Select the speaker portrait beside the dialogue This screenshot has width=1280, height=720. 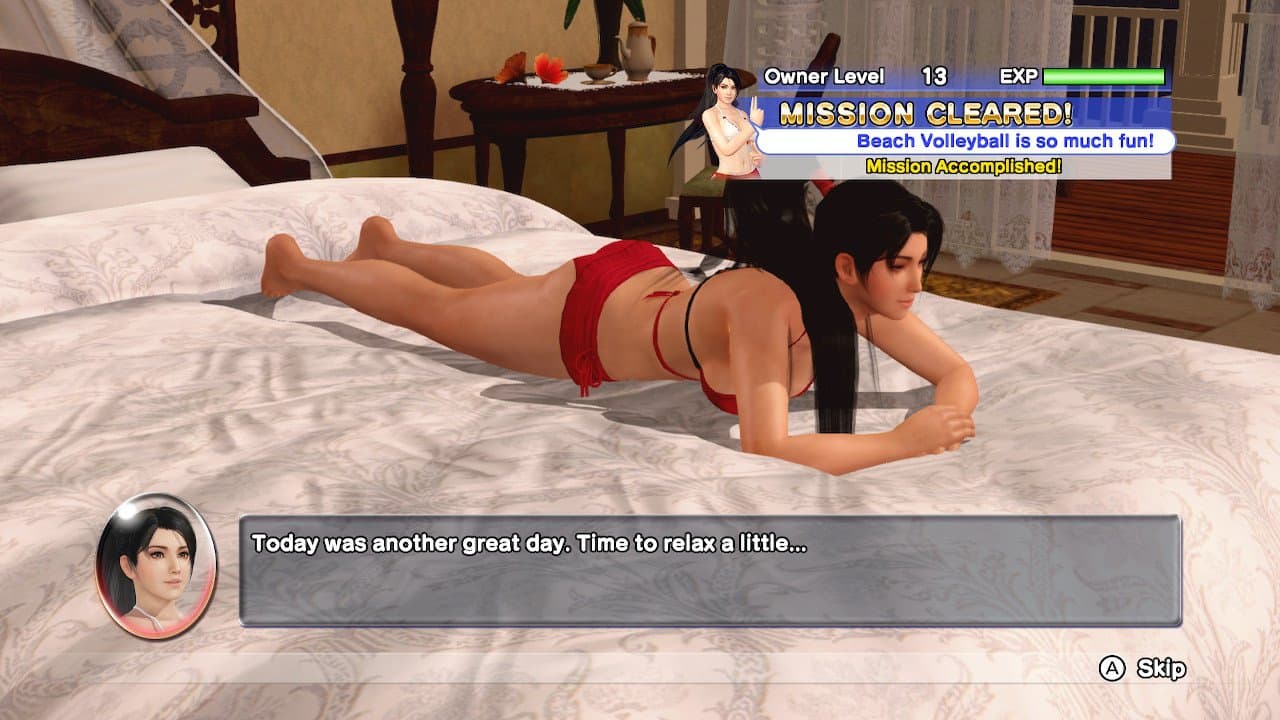155,565
